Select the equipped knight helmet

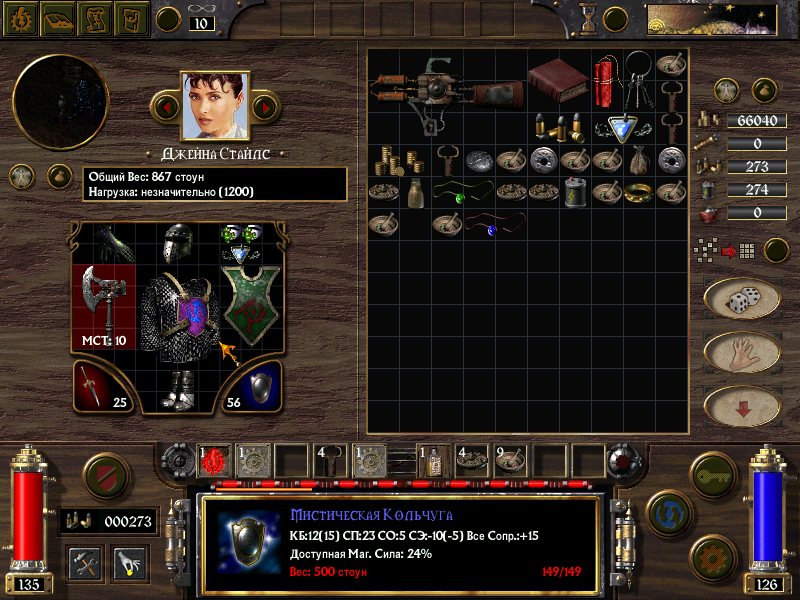[177, 245]
